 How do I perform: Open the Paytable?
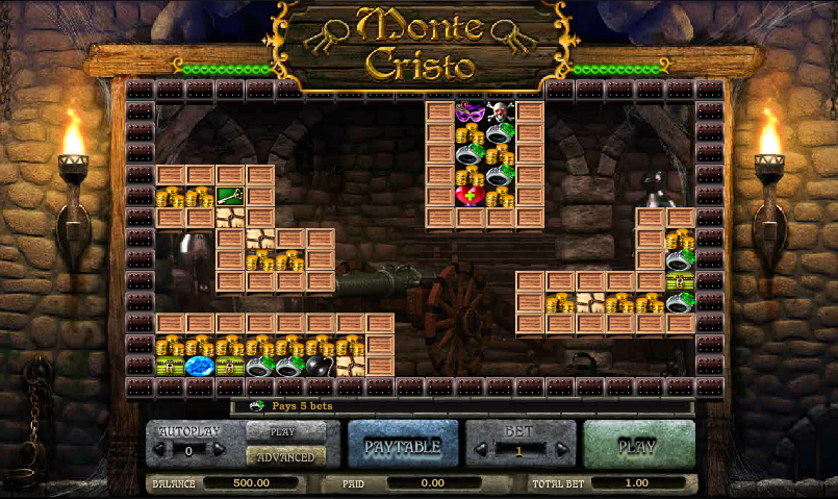[x=403, y=446]
